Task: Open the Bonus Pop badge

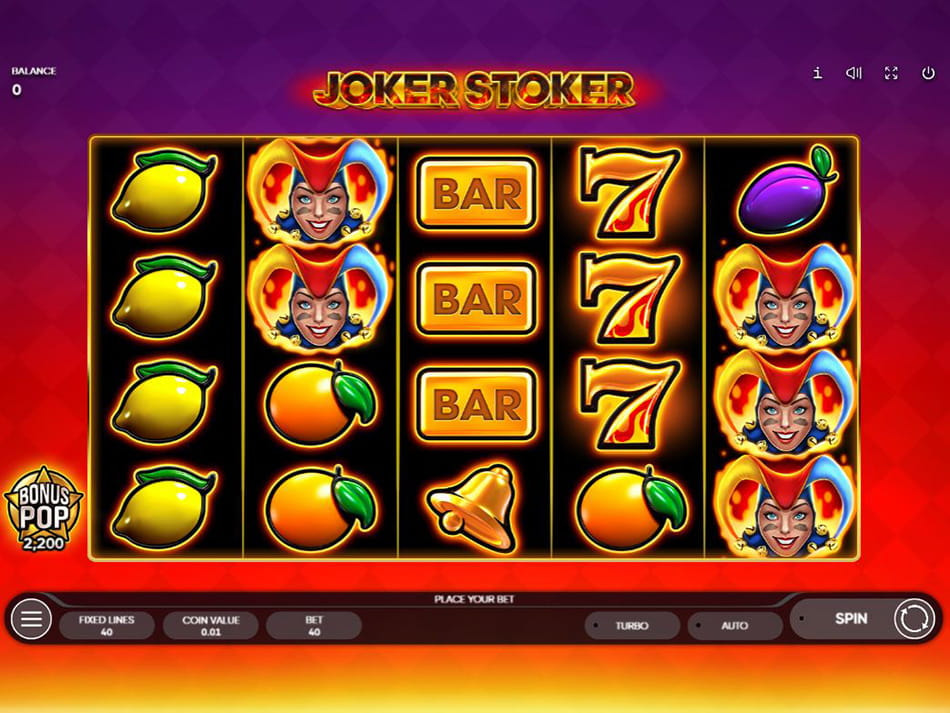Action: click(x=43, y=506)
